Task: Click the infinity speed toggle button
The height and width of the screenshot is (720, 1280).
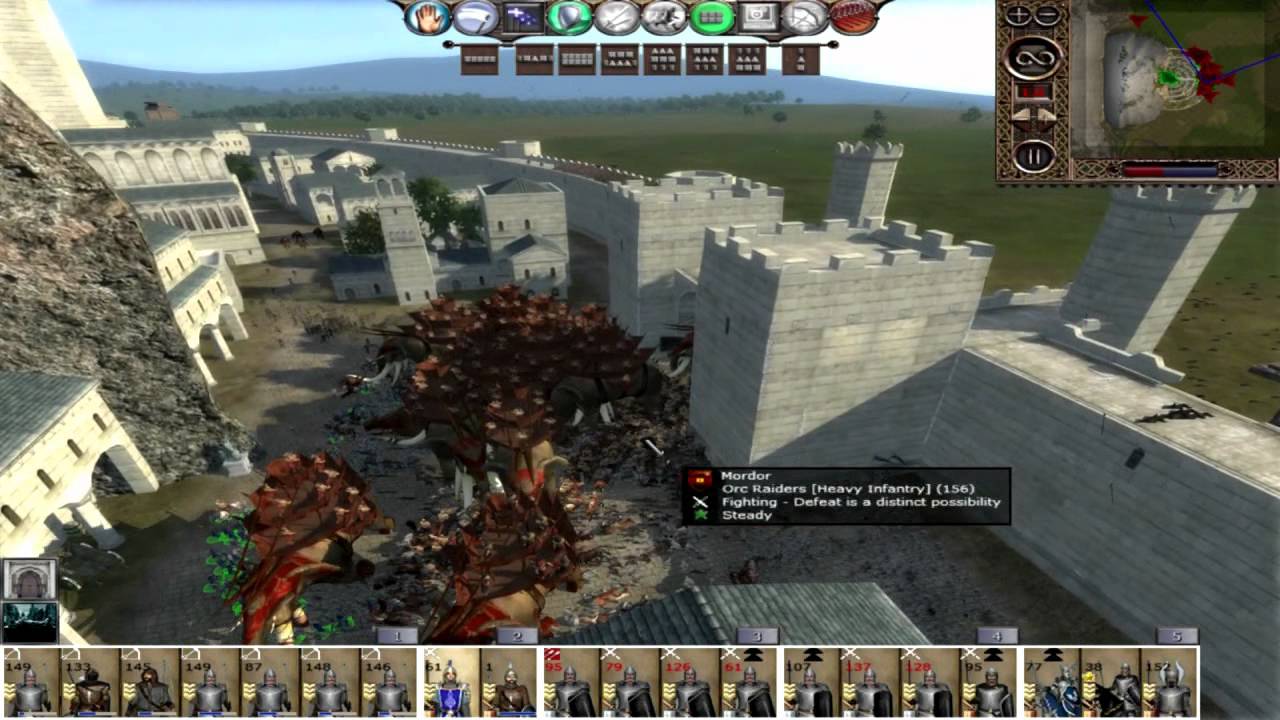Action: click(1033, 57)
